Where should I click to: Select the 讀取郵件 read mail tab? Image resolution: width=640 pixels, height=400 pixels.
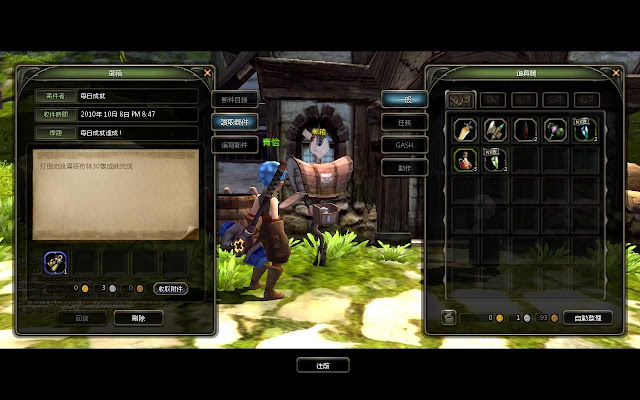coord(236,121)
